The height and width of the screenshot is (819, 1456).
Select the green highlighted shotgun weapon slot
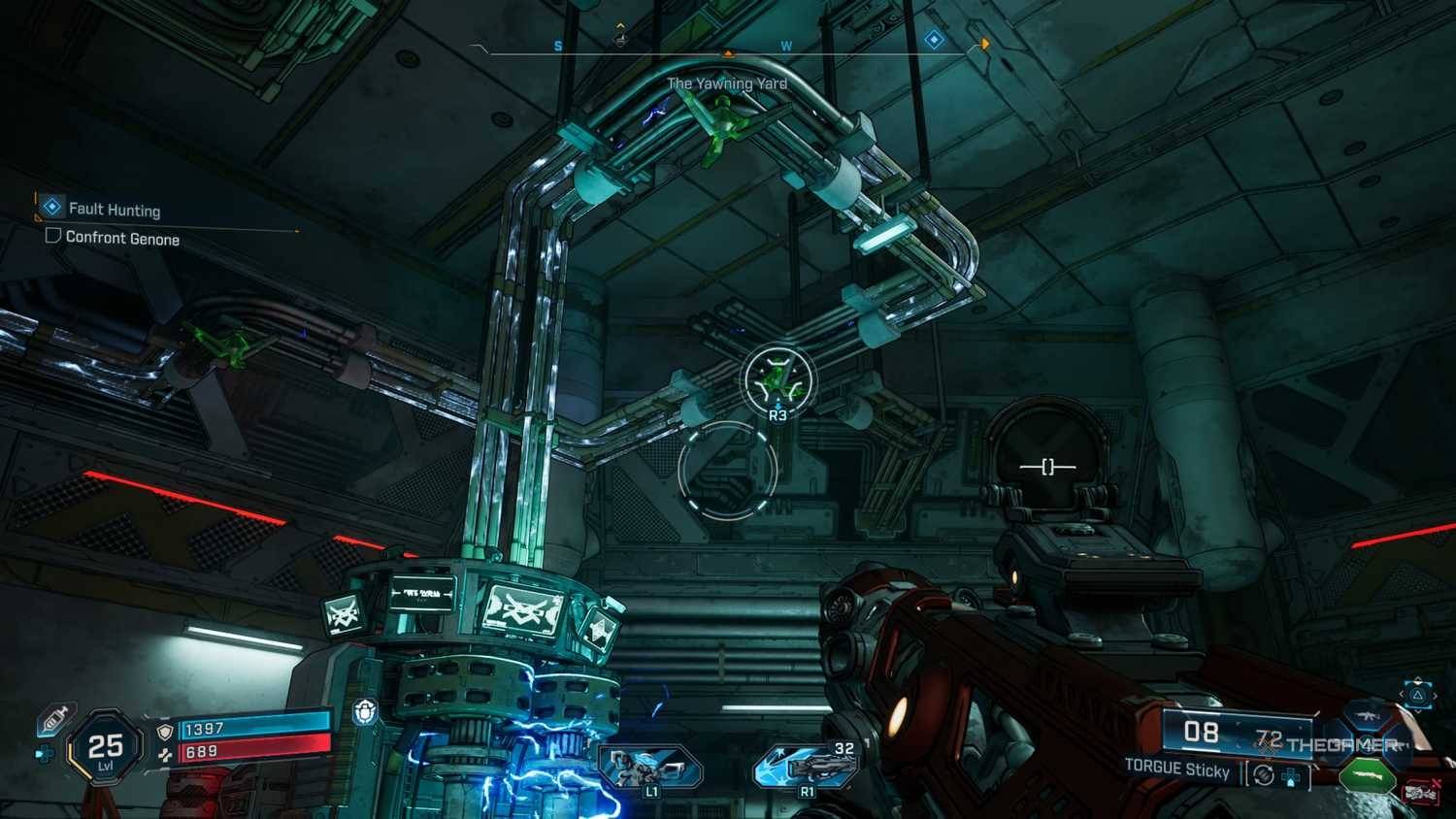tap(1367, 776)
